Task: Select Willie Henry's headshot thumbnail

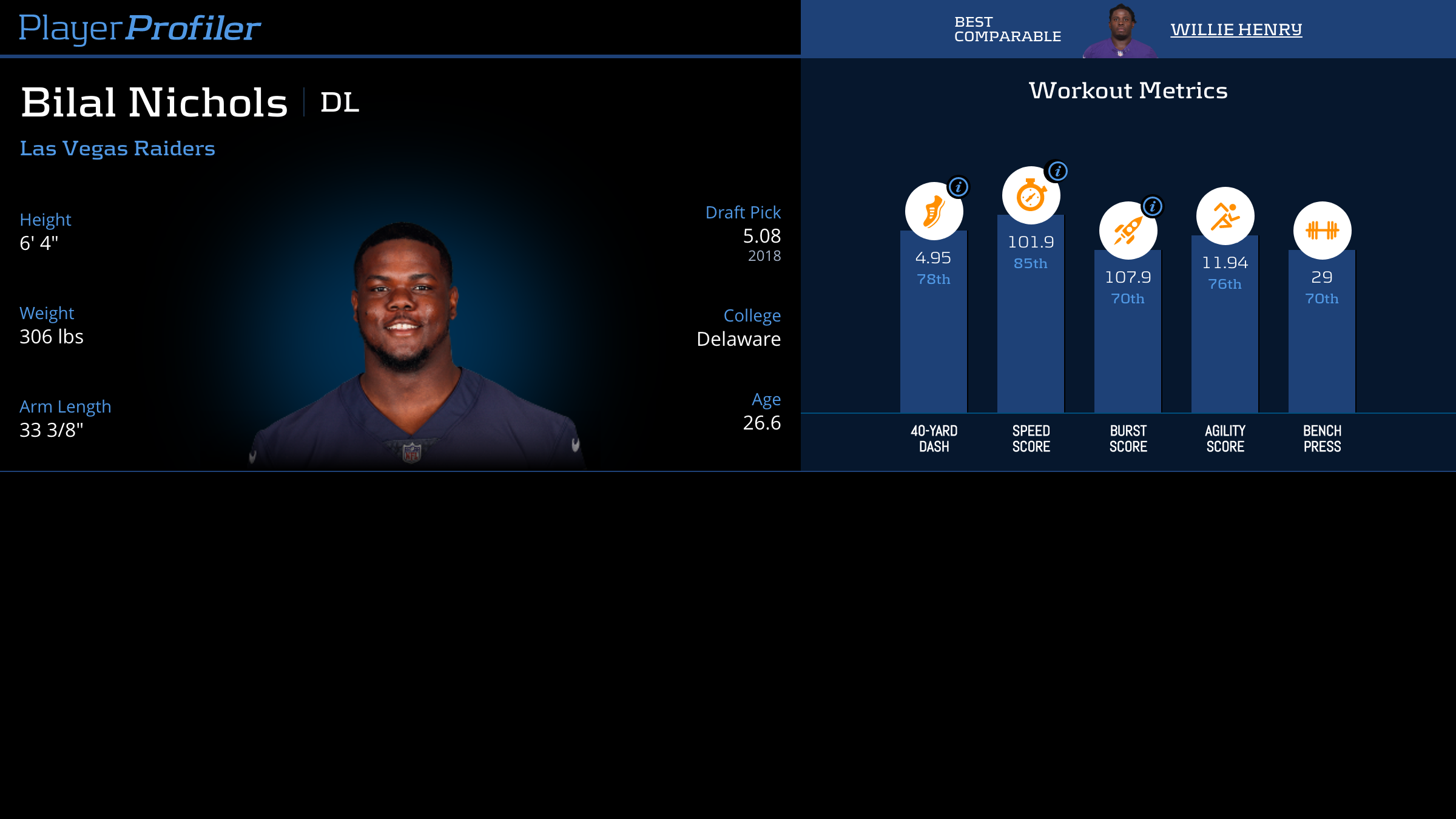Action: 1121,31
